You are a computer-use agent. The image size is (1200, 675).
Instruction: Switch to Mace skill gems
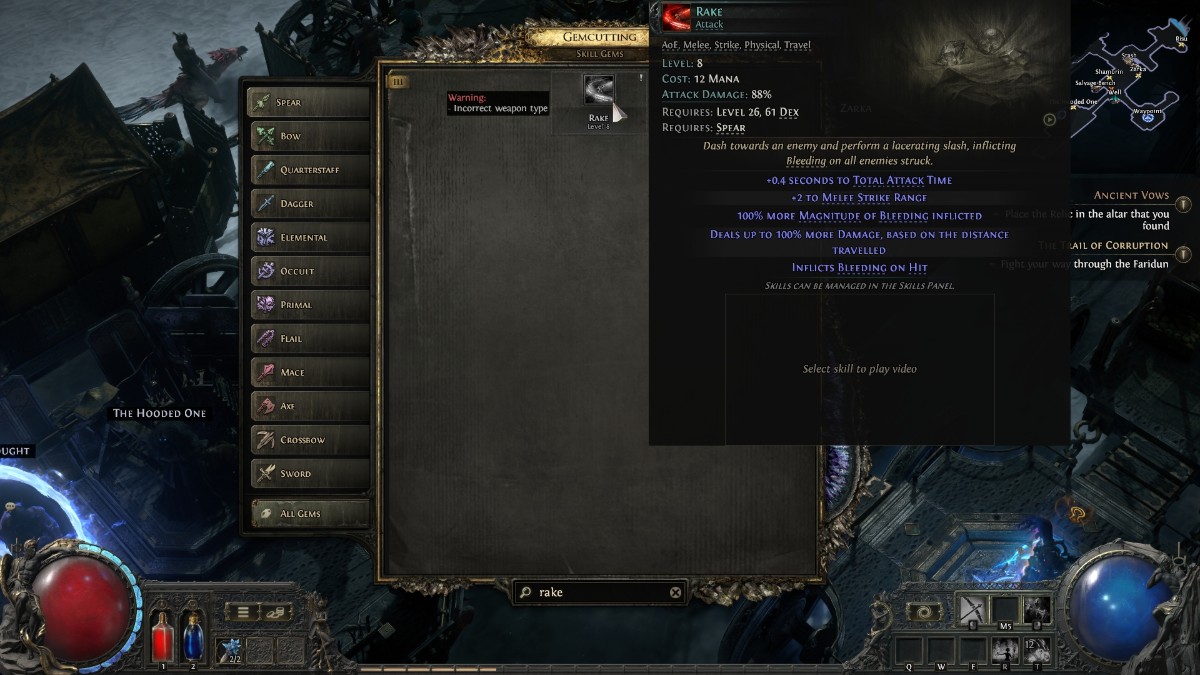coord(308,373)
